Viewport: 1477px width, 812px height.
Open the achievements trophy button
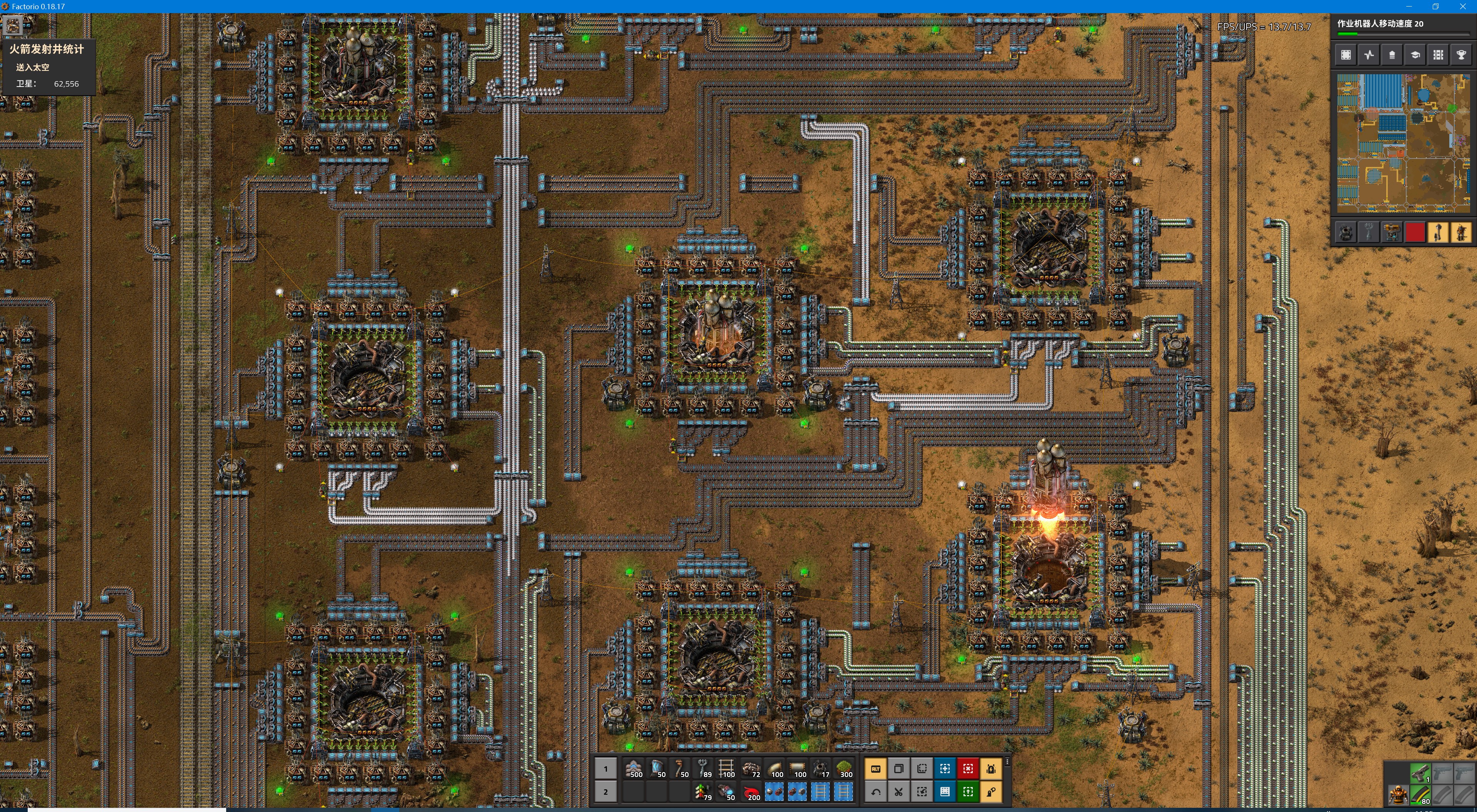1461,55
